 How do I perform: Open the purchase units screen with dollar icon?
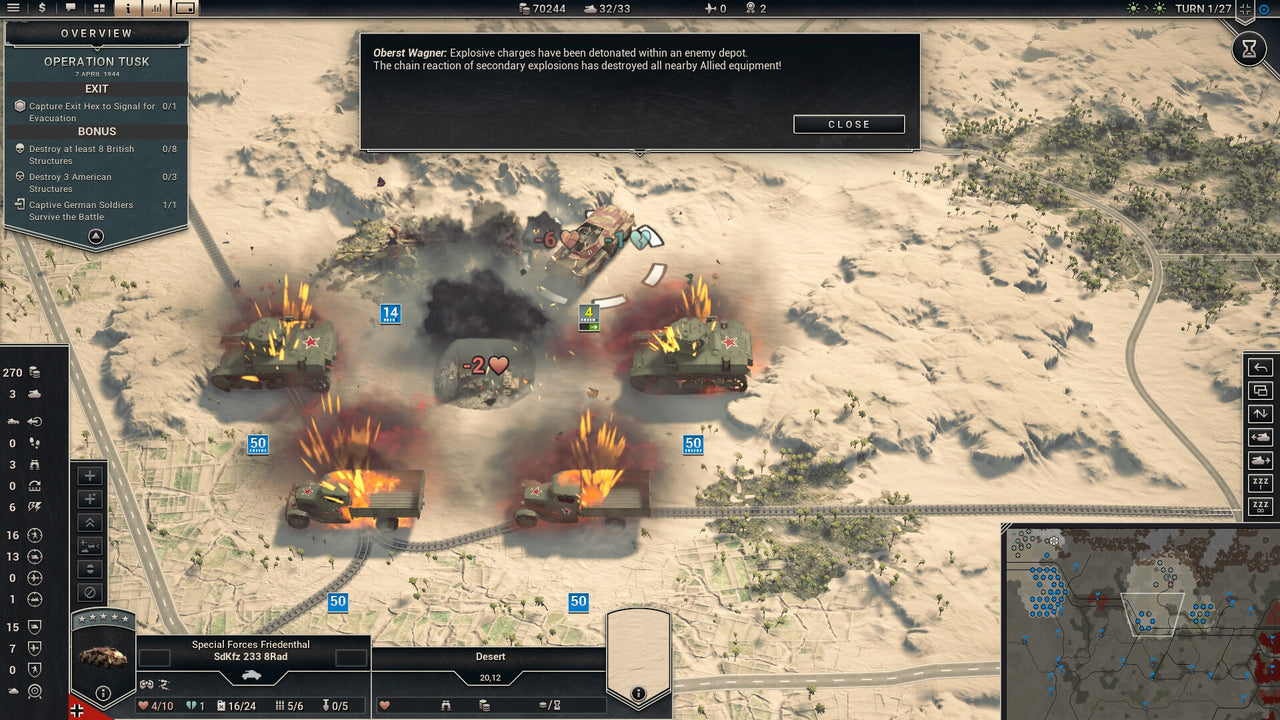42,8
